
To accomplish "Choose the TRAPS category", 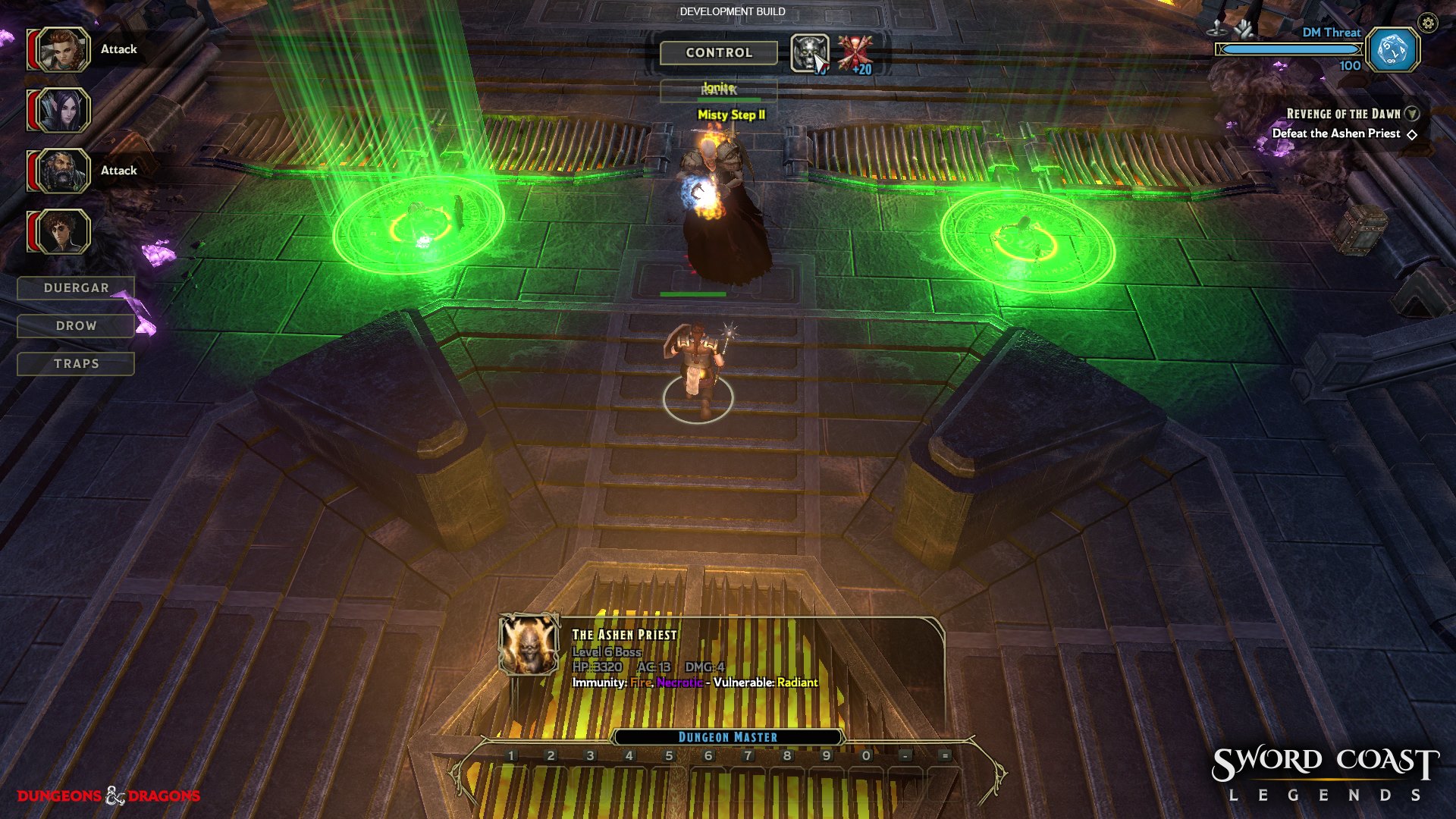I will click(76, 364).
